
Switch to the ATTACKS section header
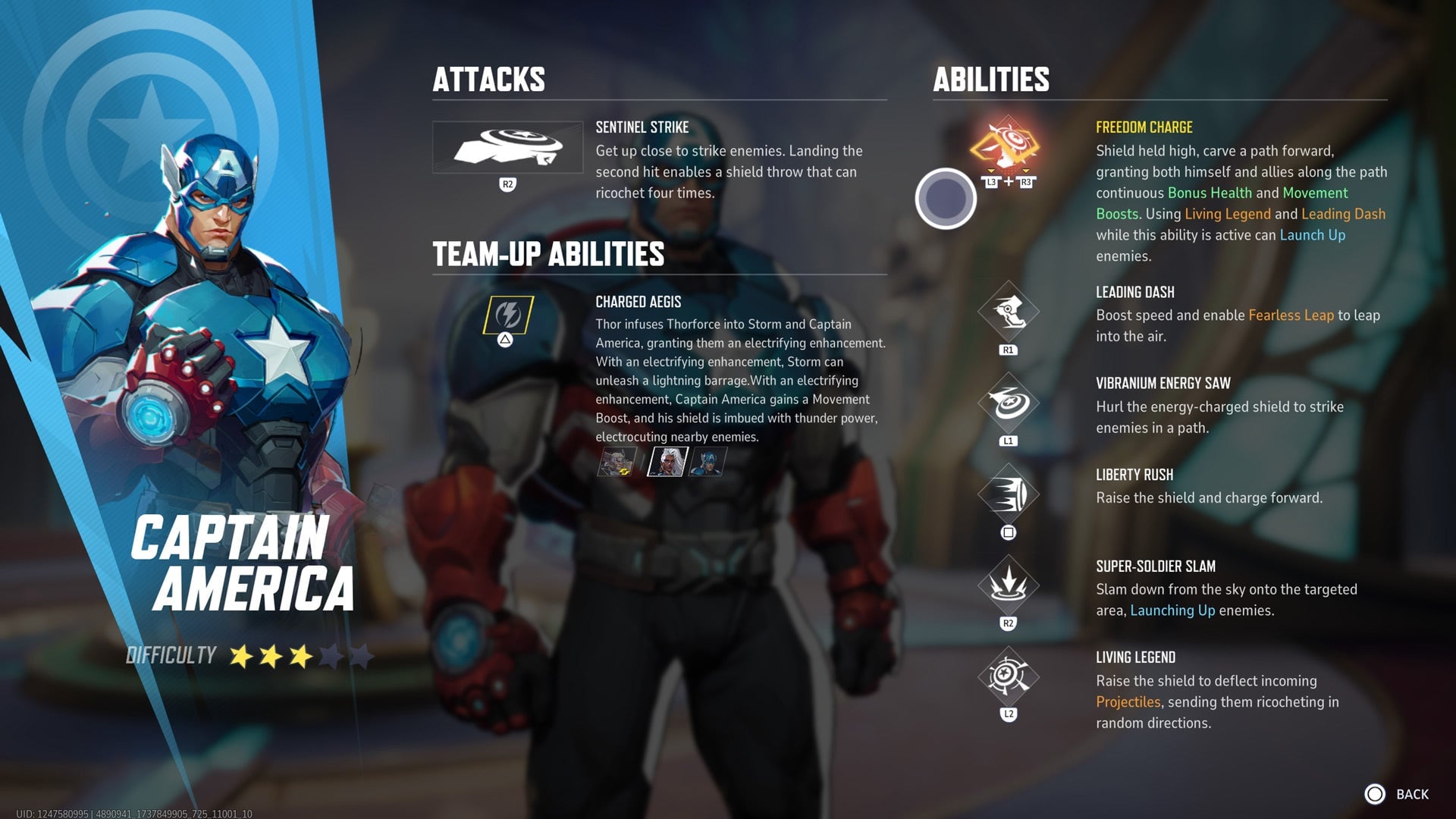pyautogui.click(x=489, y=79)
